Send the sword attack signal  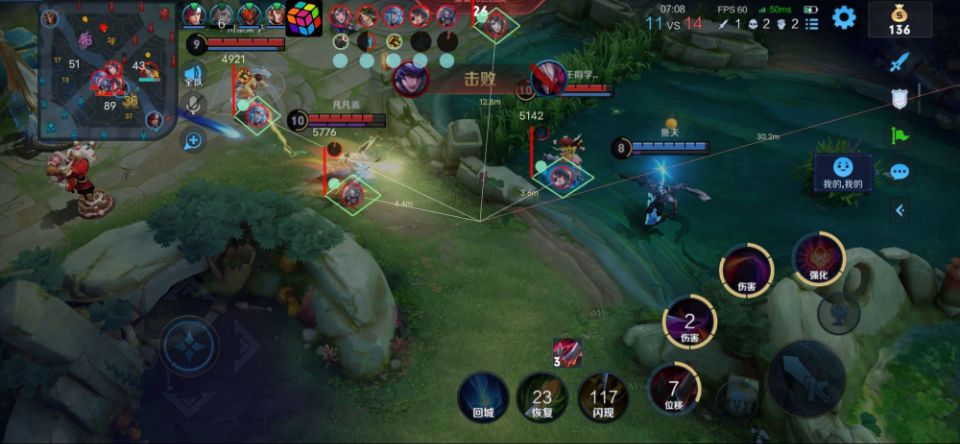(899, 62)
